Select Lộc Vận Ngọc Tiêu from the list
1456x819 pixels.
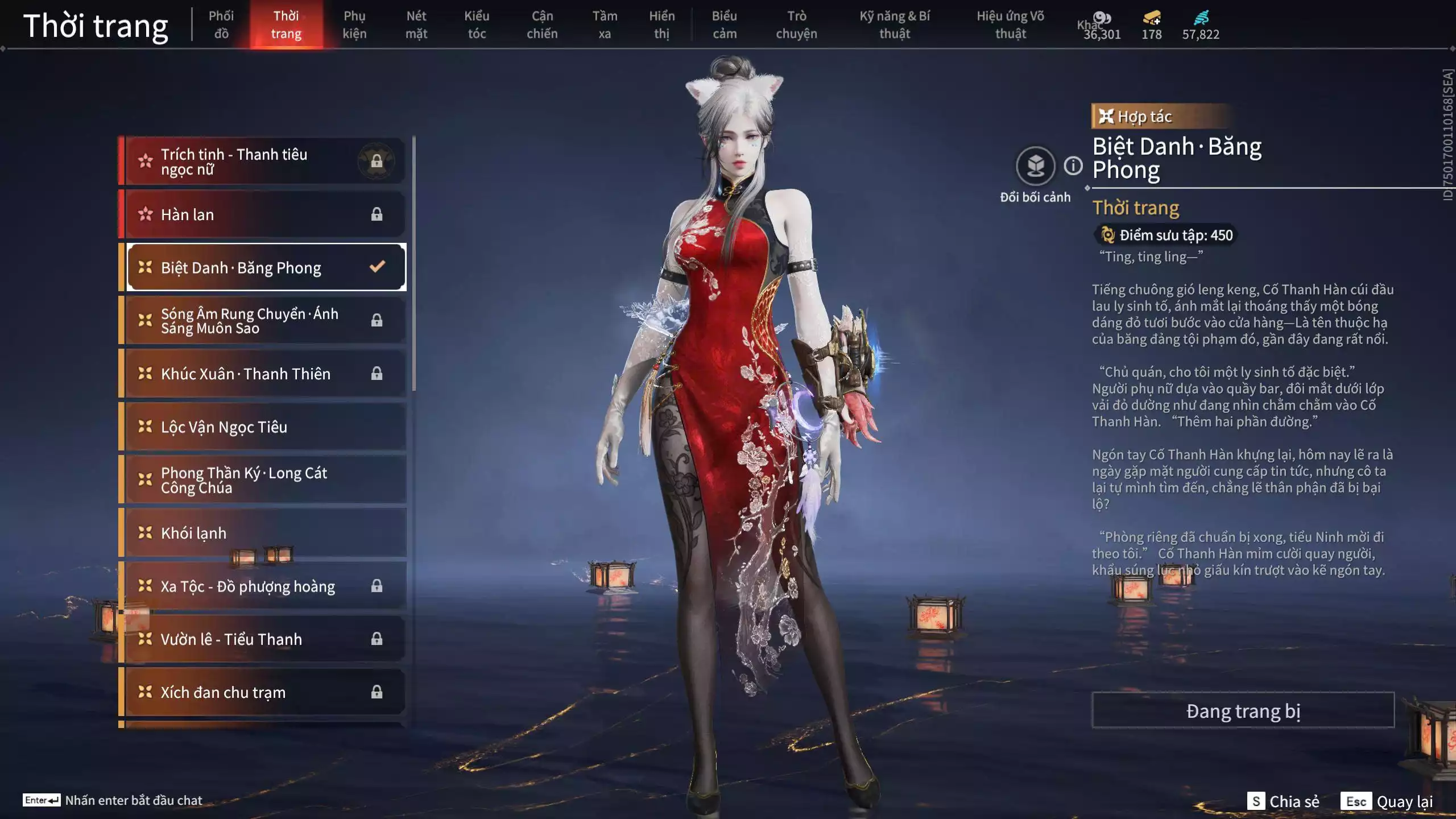pos(239,427)
